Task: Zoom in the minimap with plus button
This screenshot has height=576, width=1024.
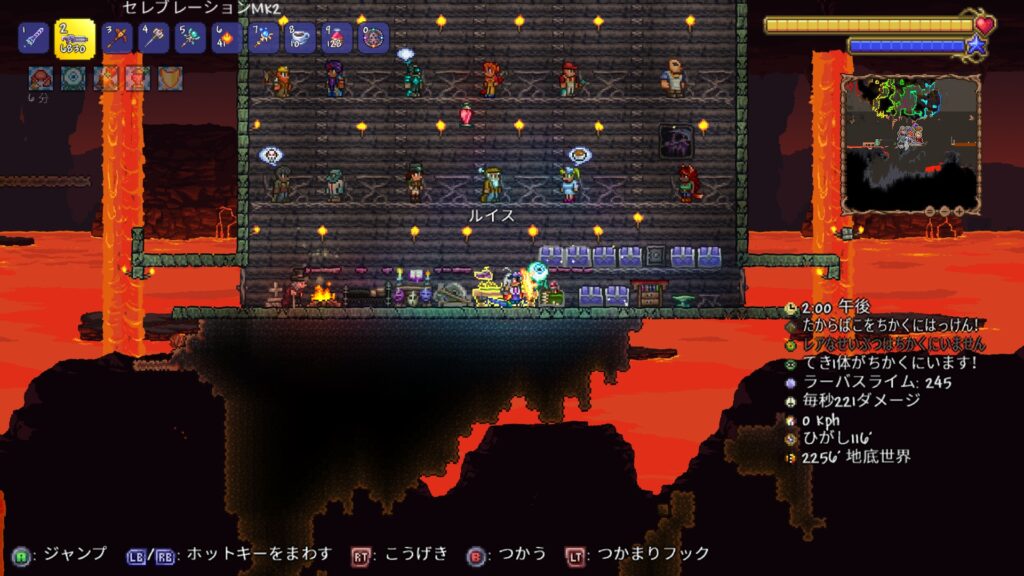Action: 959,212
